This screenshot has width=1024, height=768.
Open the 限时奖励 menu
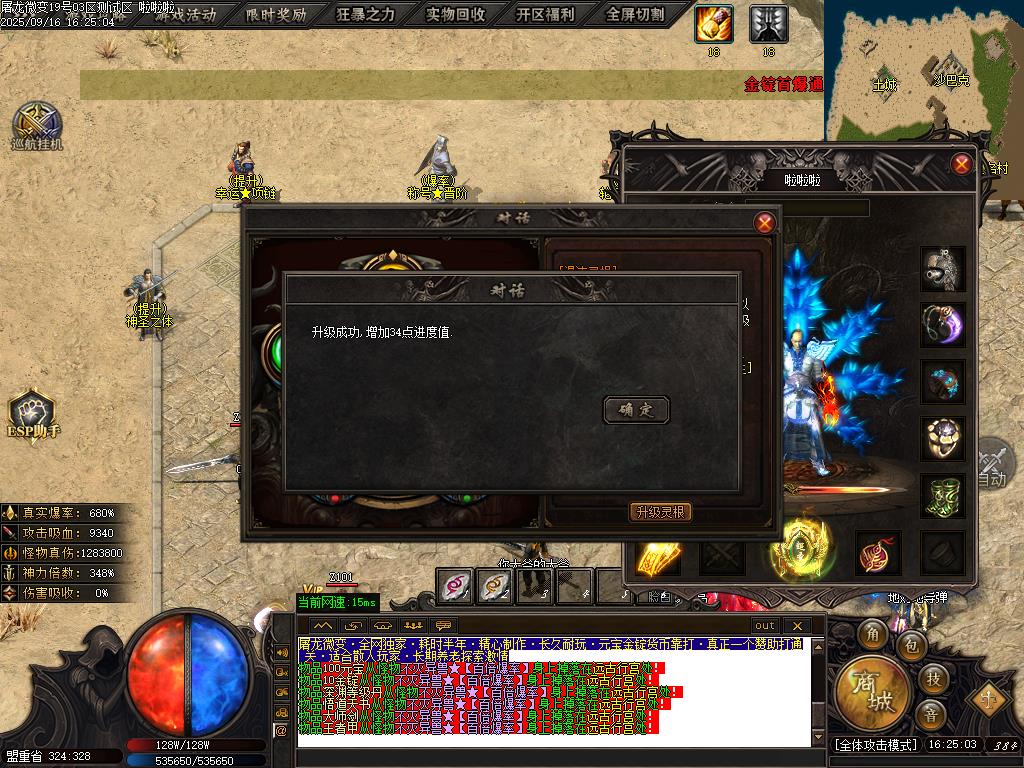point(276,15)
